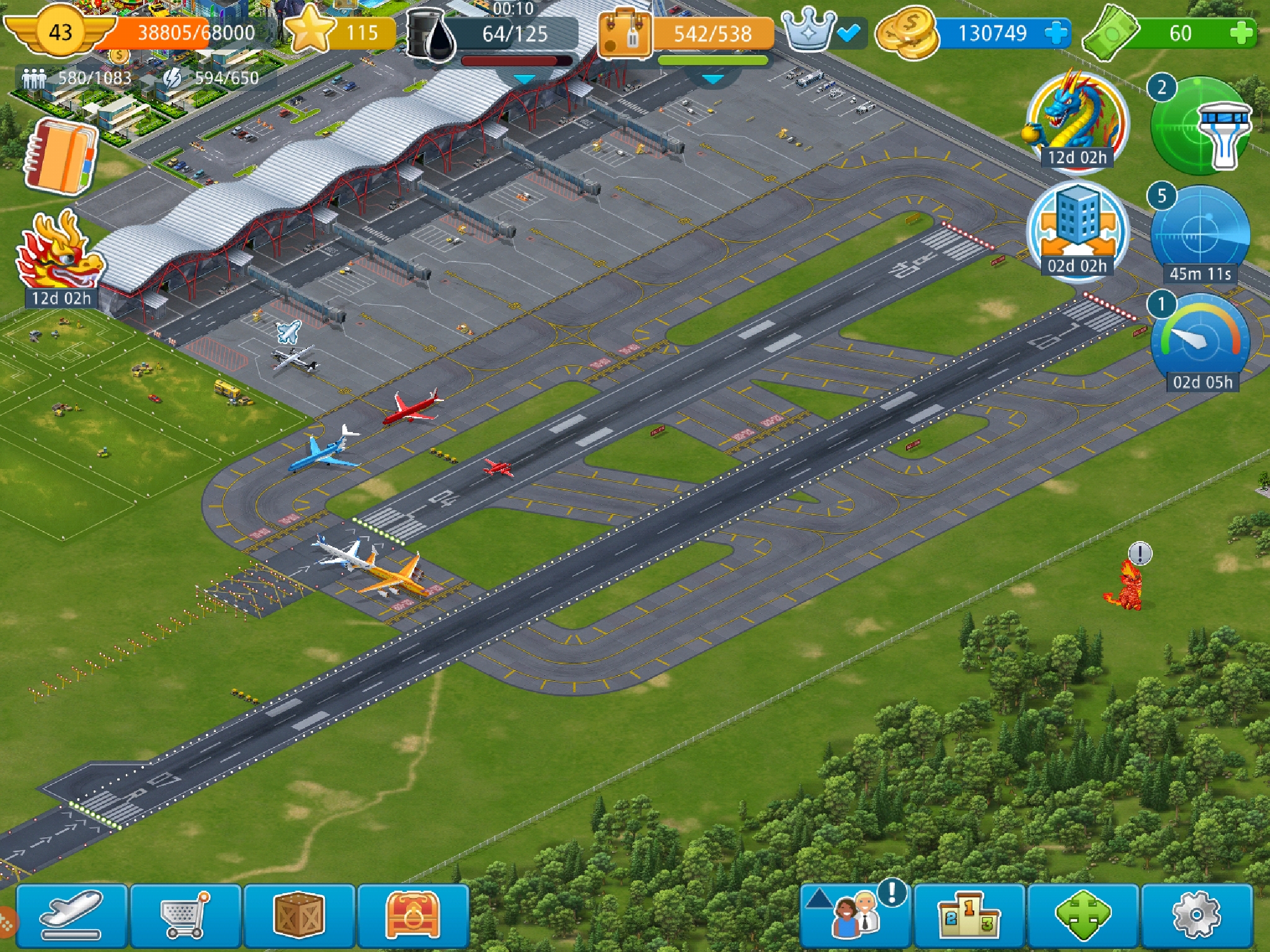This screenshot has width=1270, height=952.
Task: Open the shopping cart store
Action: point(185,915)
